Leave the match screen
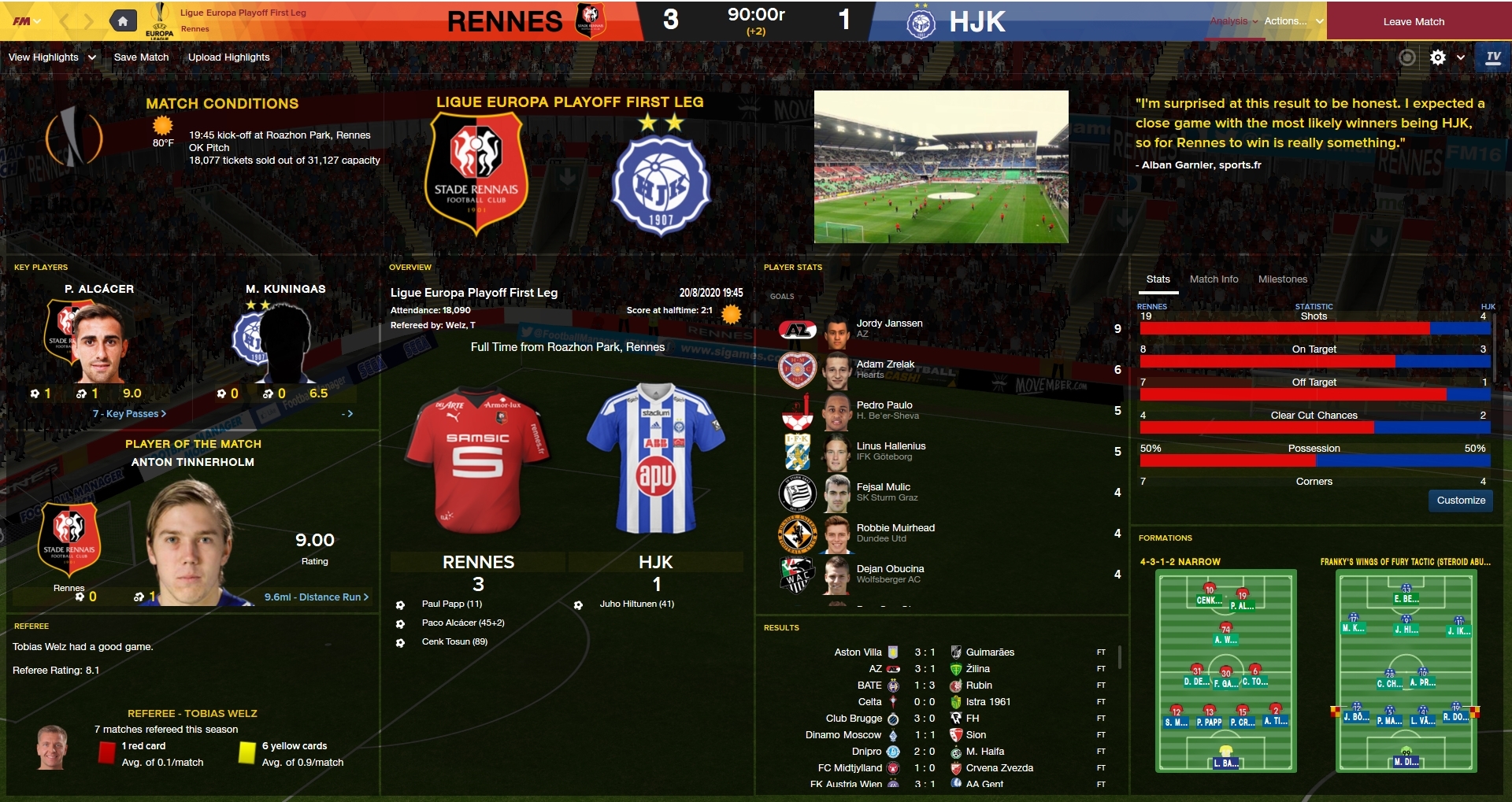Image resolution: width=1512 pixels, height=802 pixels. tap(1414, 21)
